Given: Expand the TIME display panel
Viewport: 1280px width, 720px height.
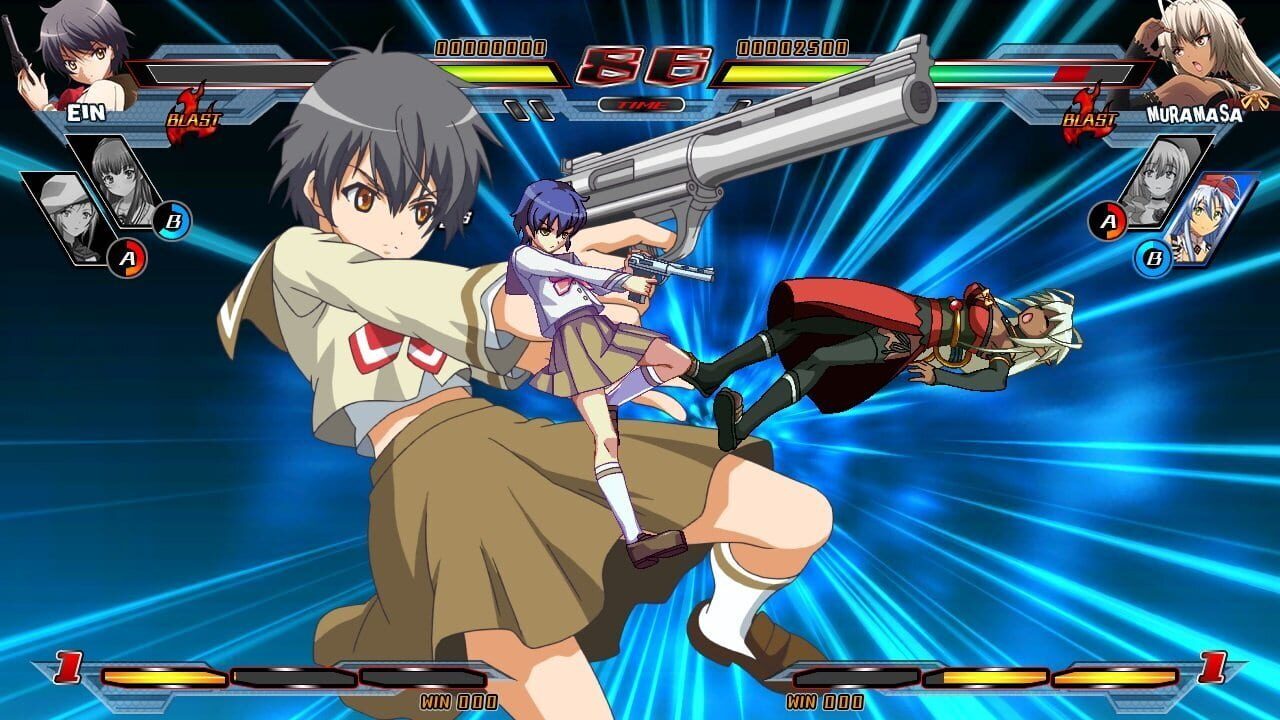Looking at the screenshot, I should point(640,103).
